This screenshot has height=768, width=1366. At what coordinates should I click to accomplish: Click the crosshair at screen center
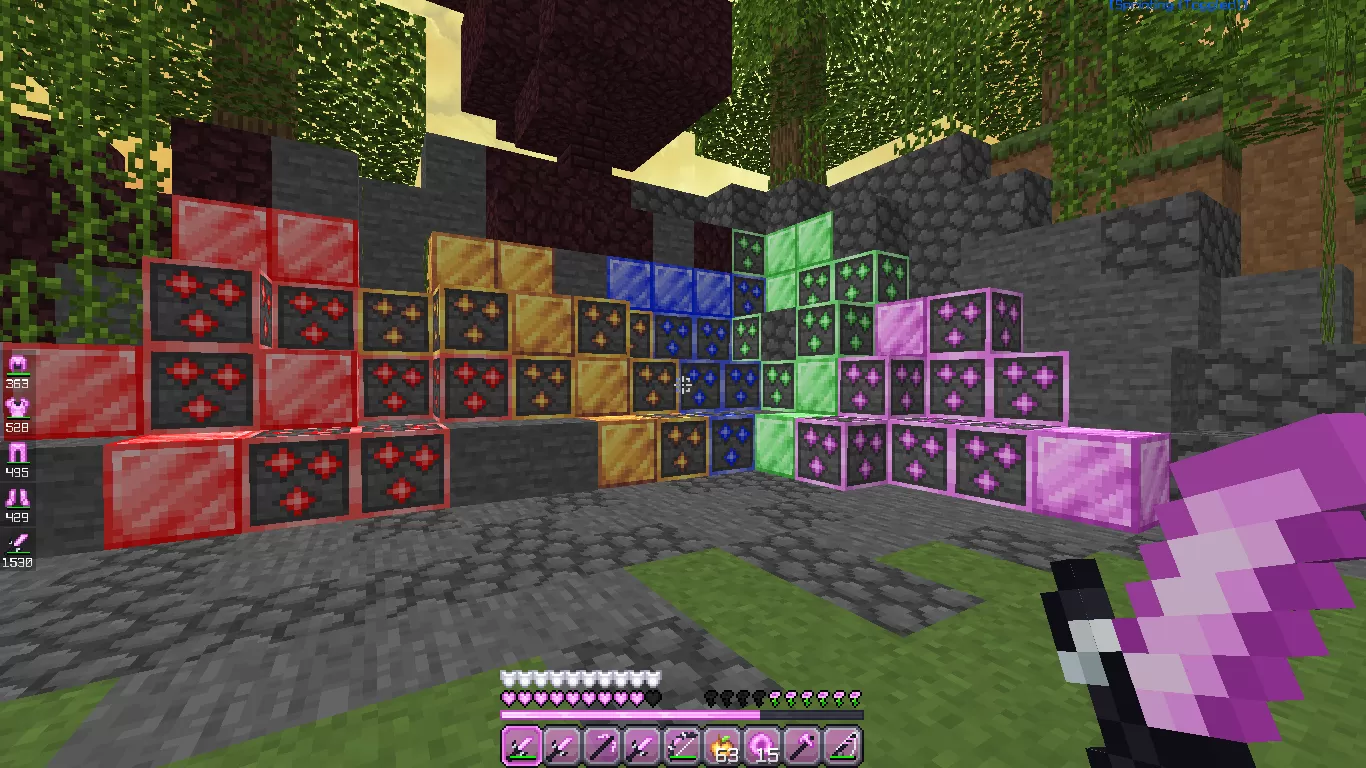pos(683,384)
